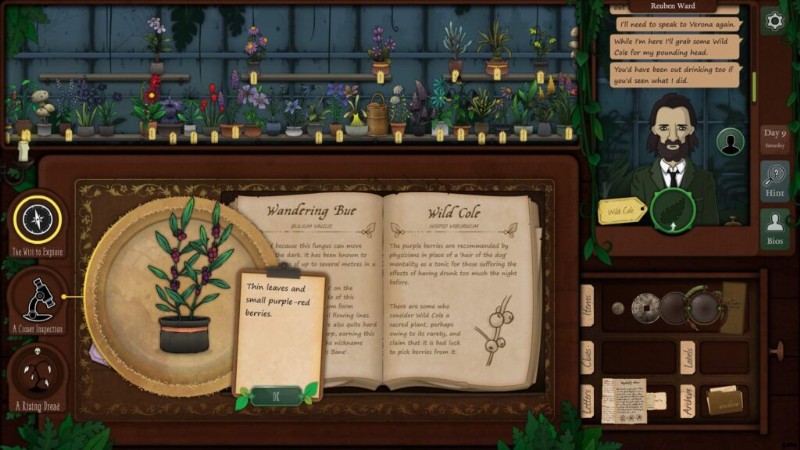Activate A Closer Inspection microscope

(38, 296)
